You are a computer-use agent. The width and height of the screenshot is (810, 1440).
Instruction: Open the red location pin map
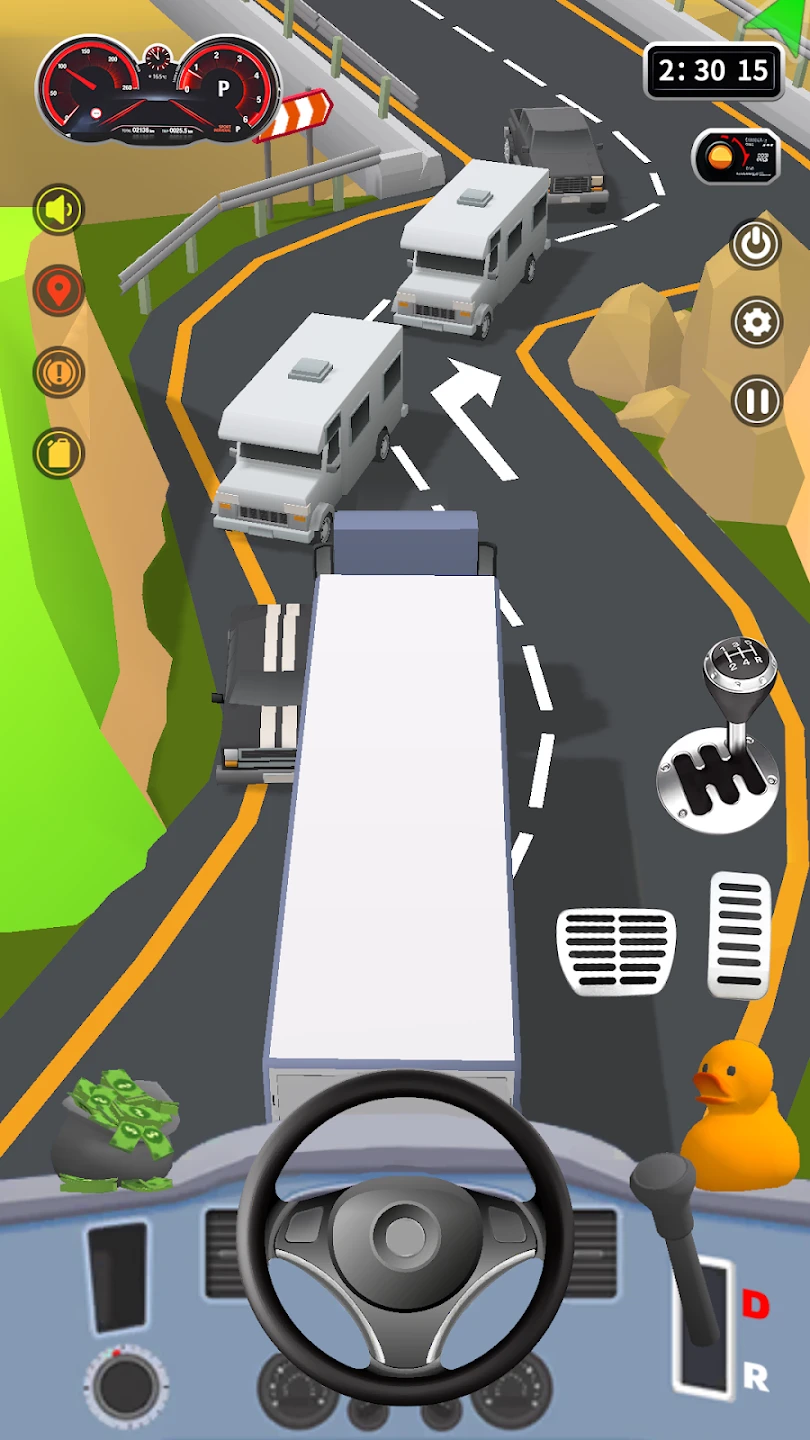point(59,291)
